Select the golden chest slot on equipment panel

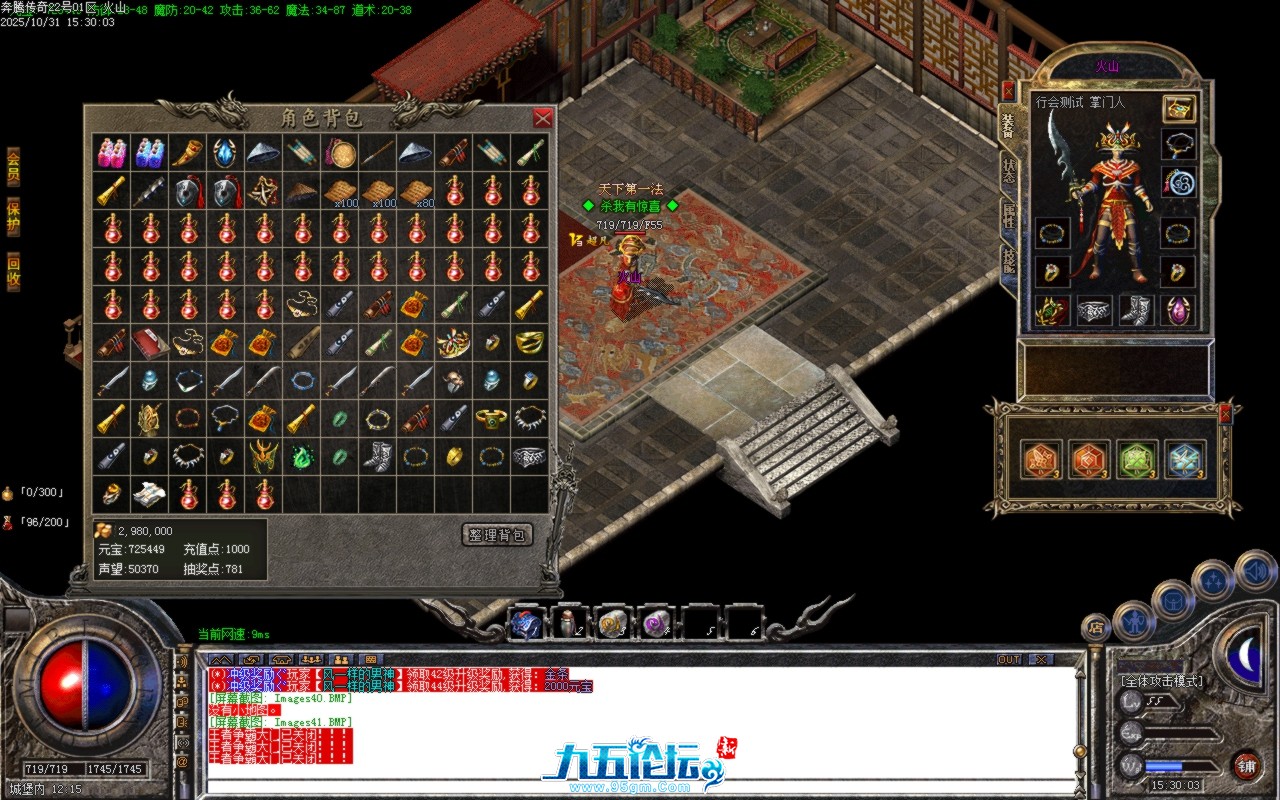[1178, 107]
